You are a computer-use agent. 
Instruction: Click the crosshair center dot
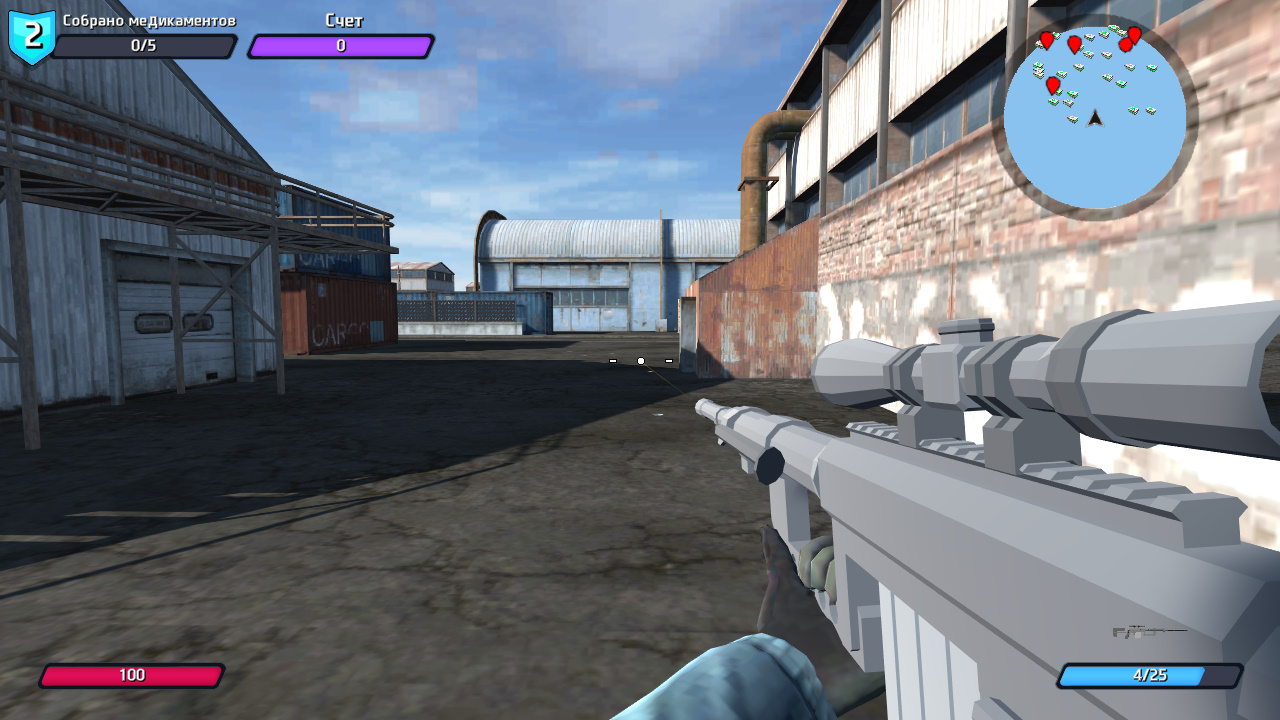point(640,360)
